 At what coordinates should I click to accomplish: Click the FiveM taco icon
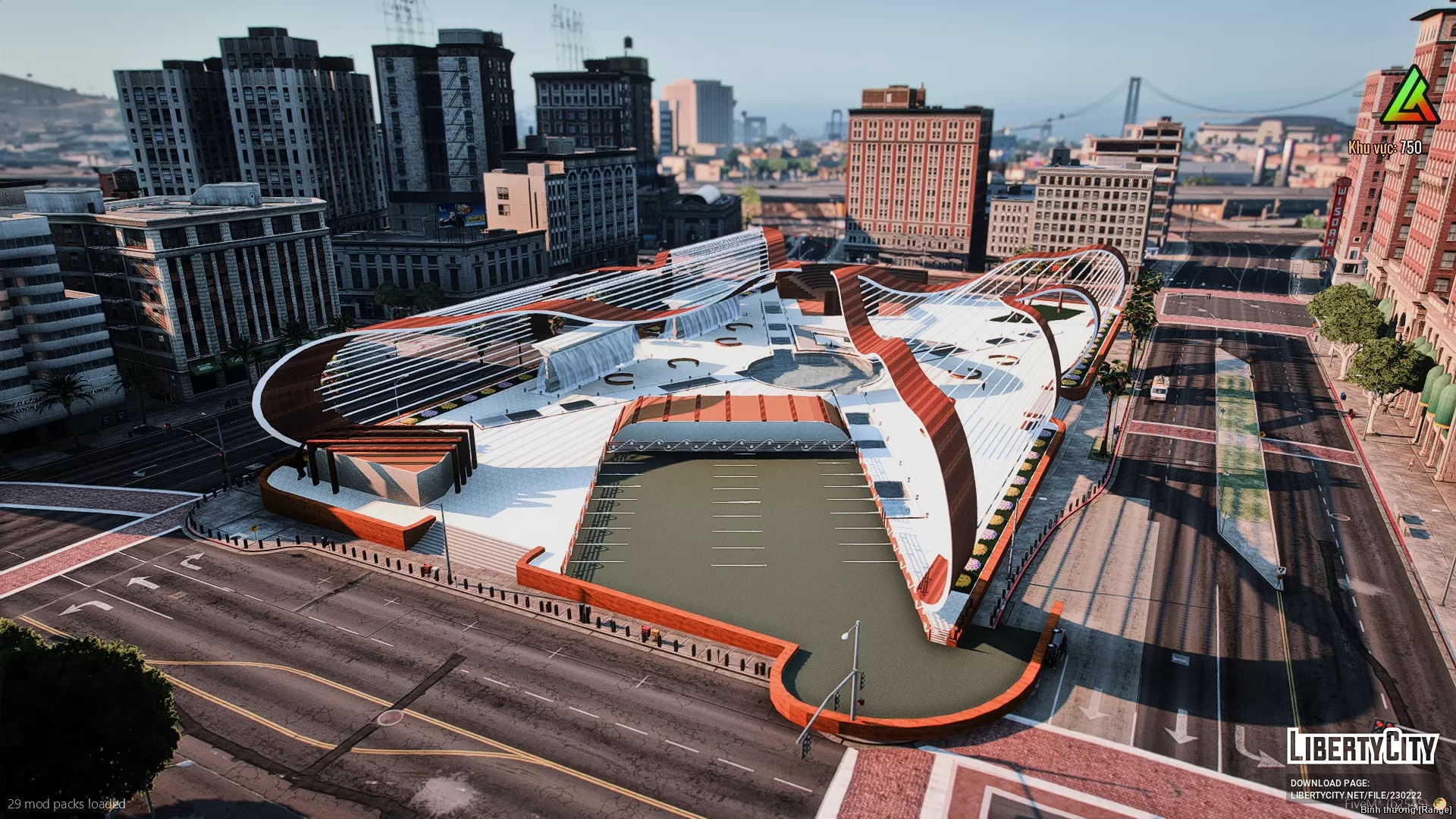coord(1440,802)
